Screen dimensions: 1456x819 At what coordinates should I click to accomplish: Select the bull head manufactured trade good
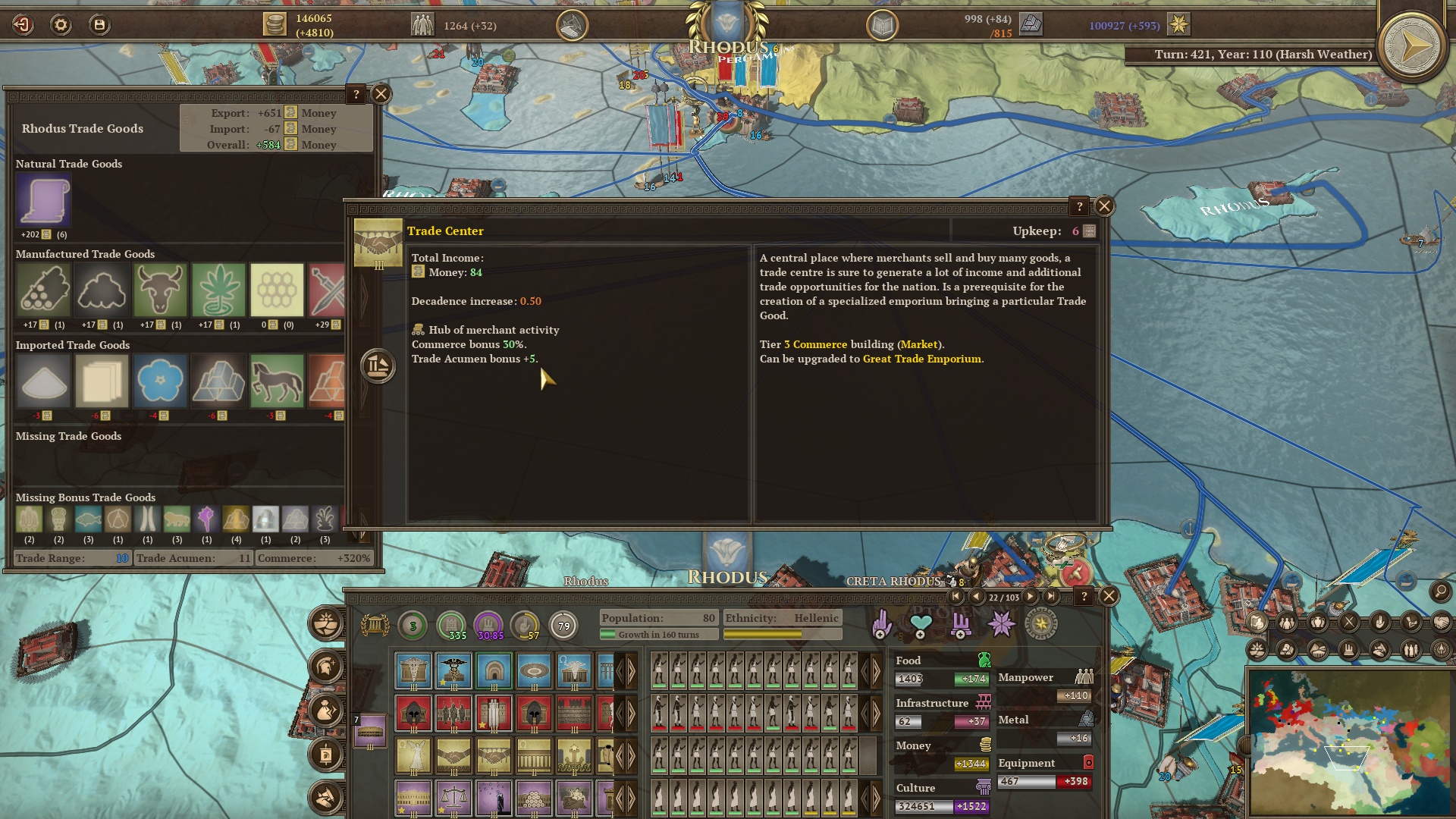pos(160,290)
